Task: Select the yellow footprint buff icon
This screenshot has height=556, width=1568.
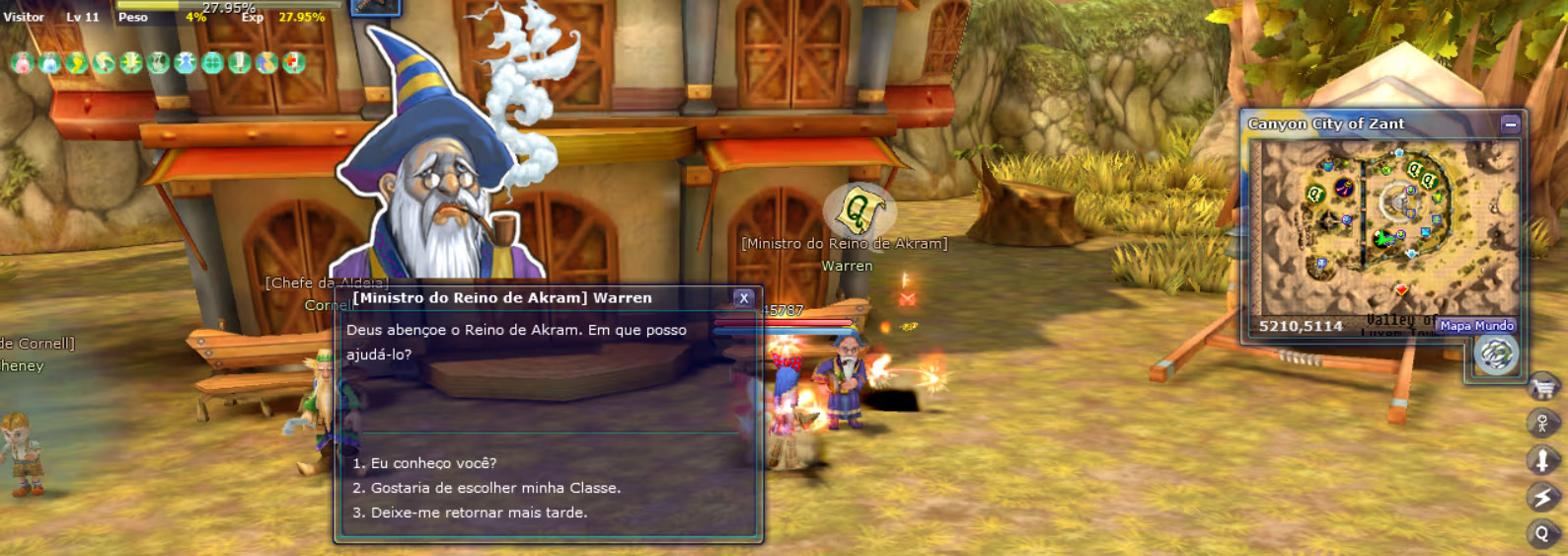Action: (x=77, y=63)
